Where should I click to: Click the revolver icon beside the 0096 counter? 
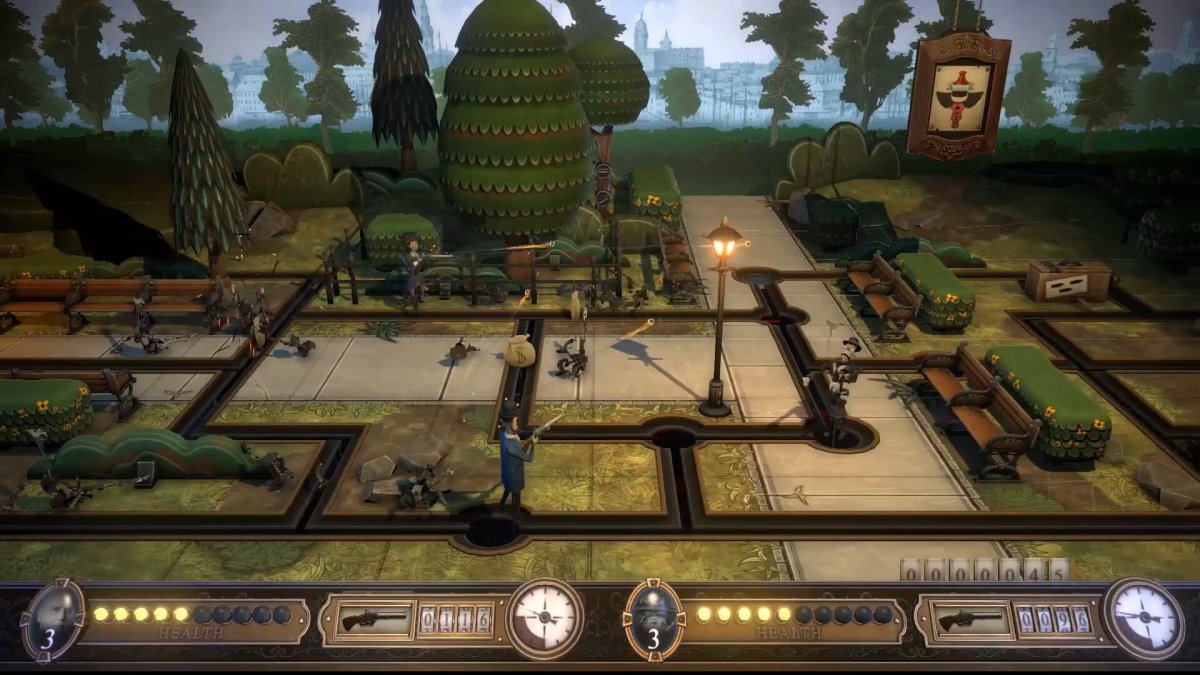pyautogui.click(x=972, y=620)
